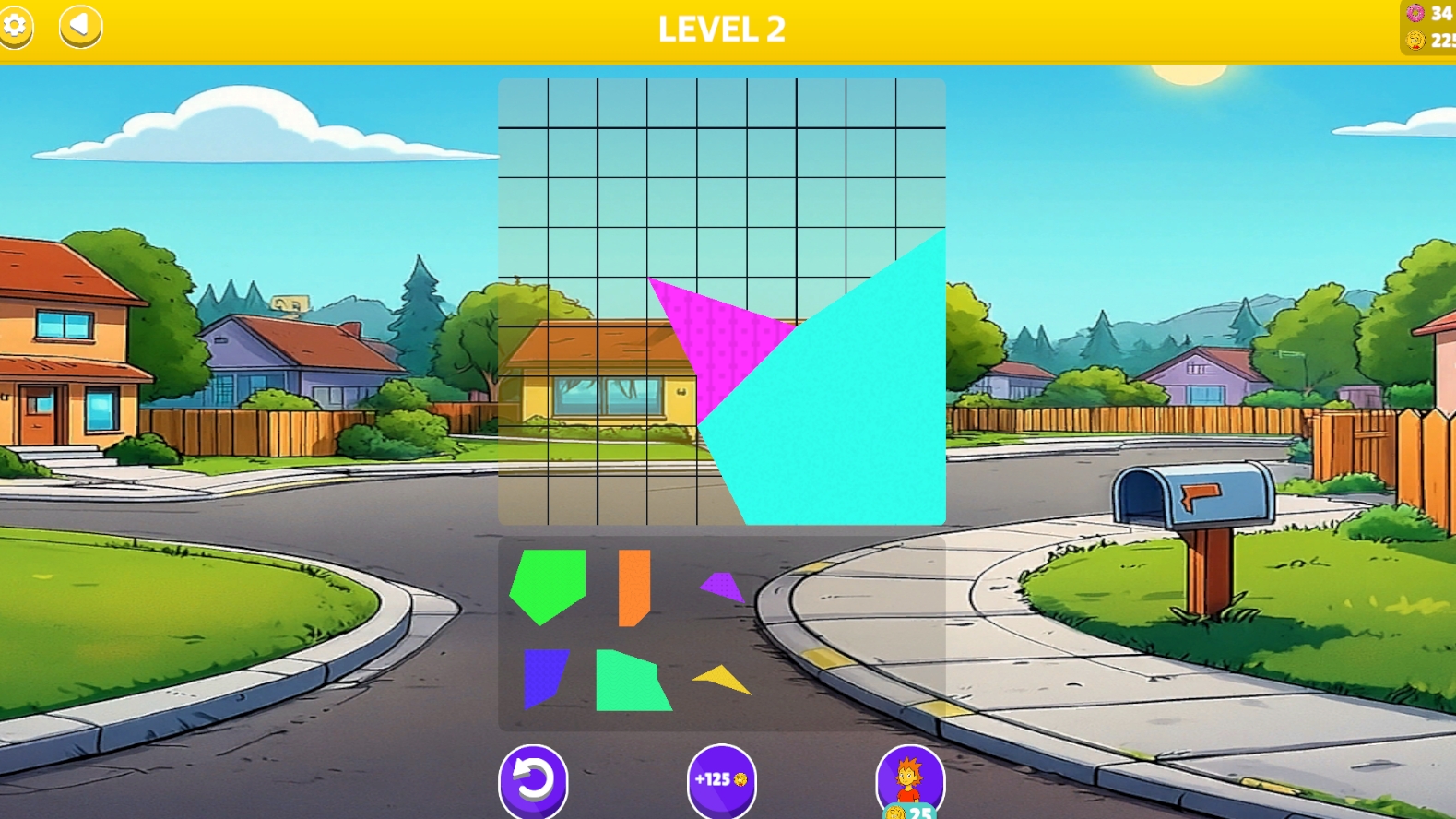Tap the undo arrow icon
1456x819 pixels.
[535, 779]
